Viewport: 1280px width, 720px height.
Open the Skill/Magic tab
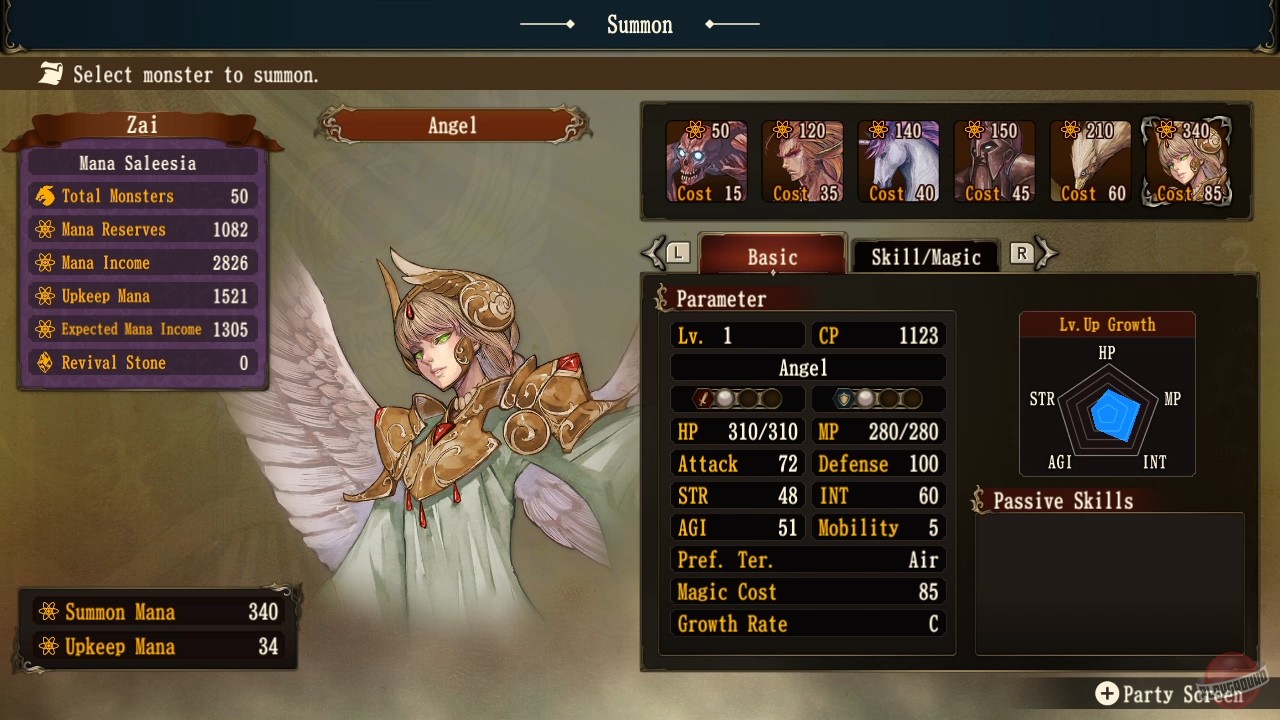point(925,256)
